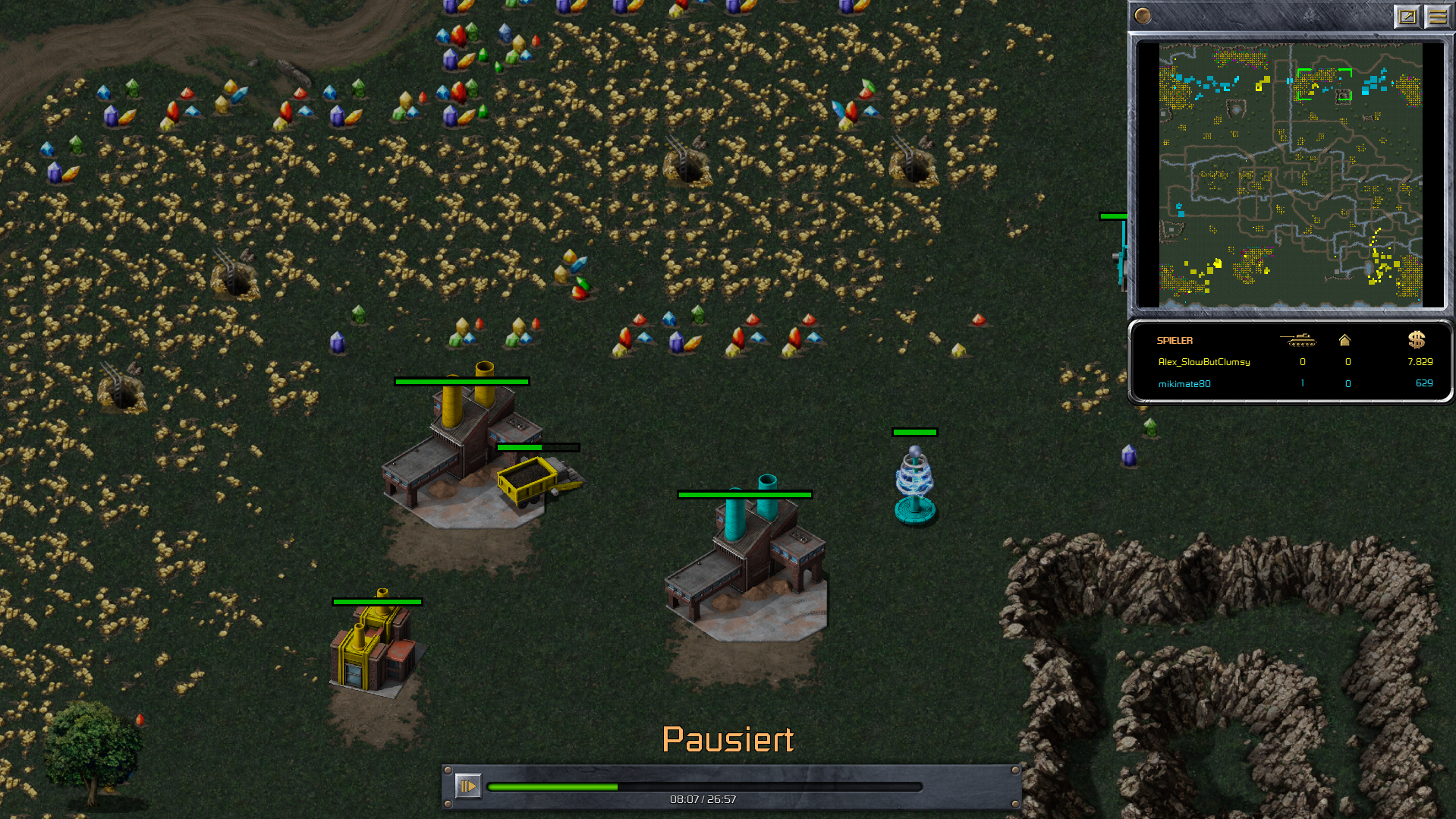The height and width of the screenshot is (819, 1456).
Task: Click the house icon column header
Action: [1344, 340]
